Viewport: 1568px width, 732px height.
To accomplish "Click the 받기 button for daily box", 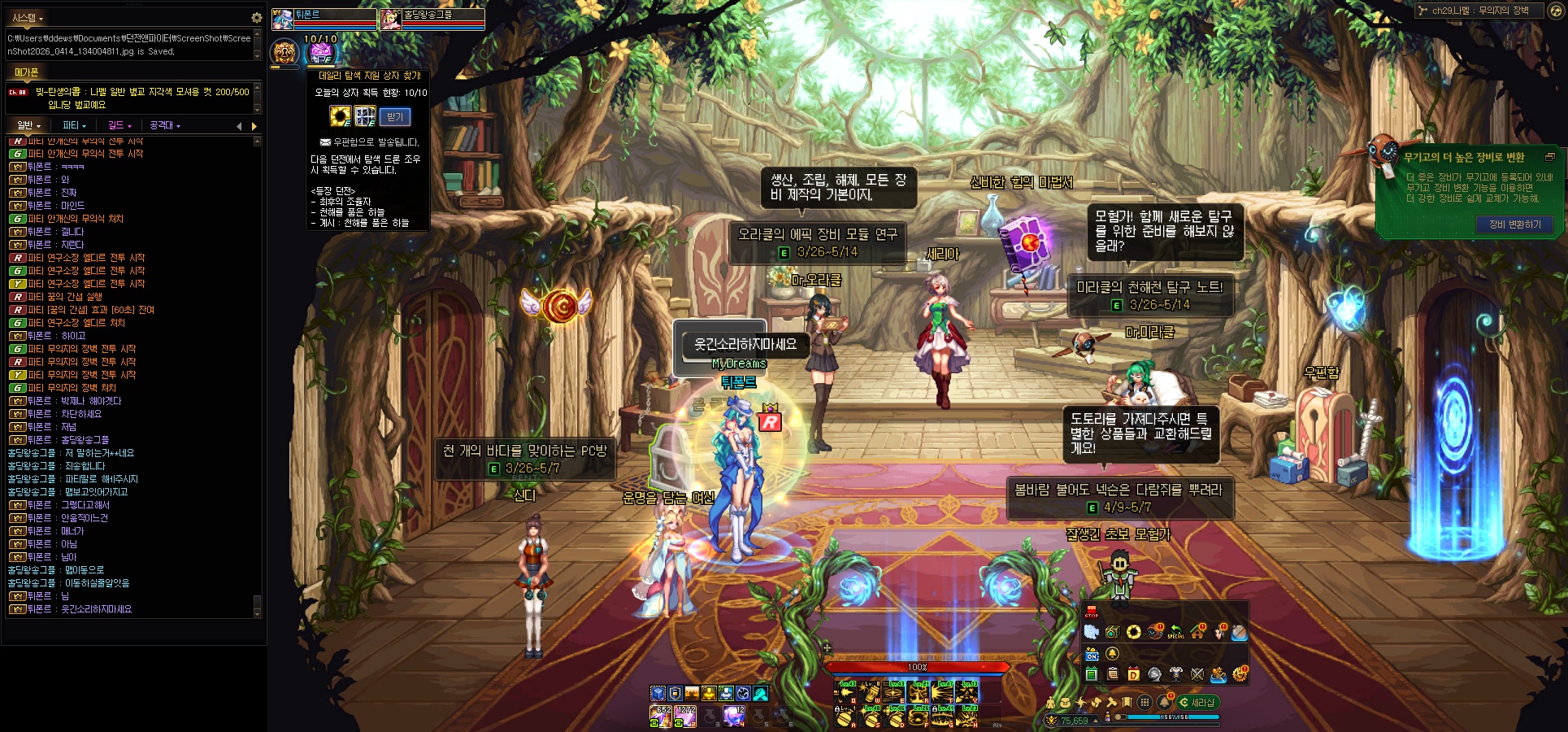I will click(395, 117).
